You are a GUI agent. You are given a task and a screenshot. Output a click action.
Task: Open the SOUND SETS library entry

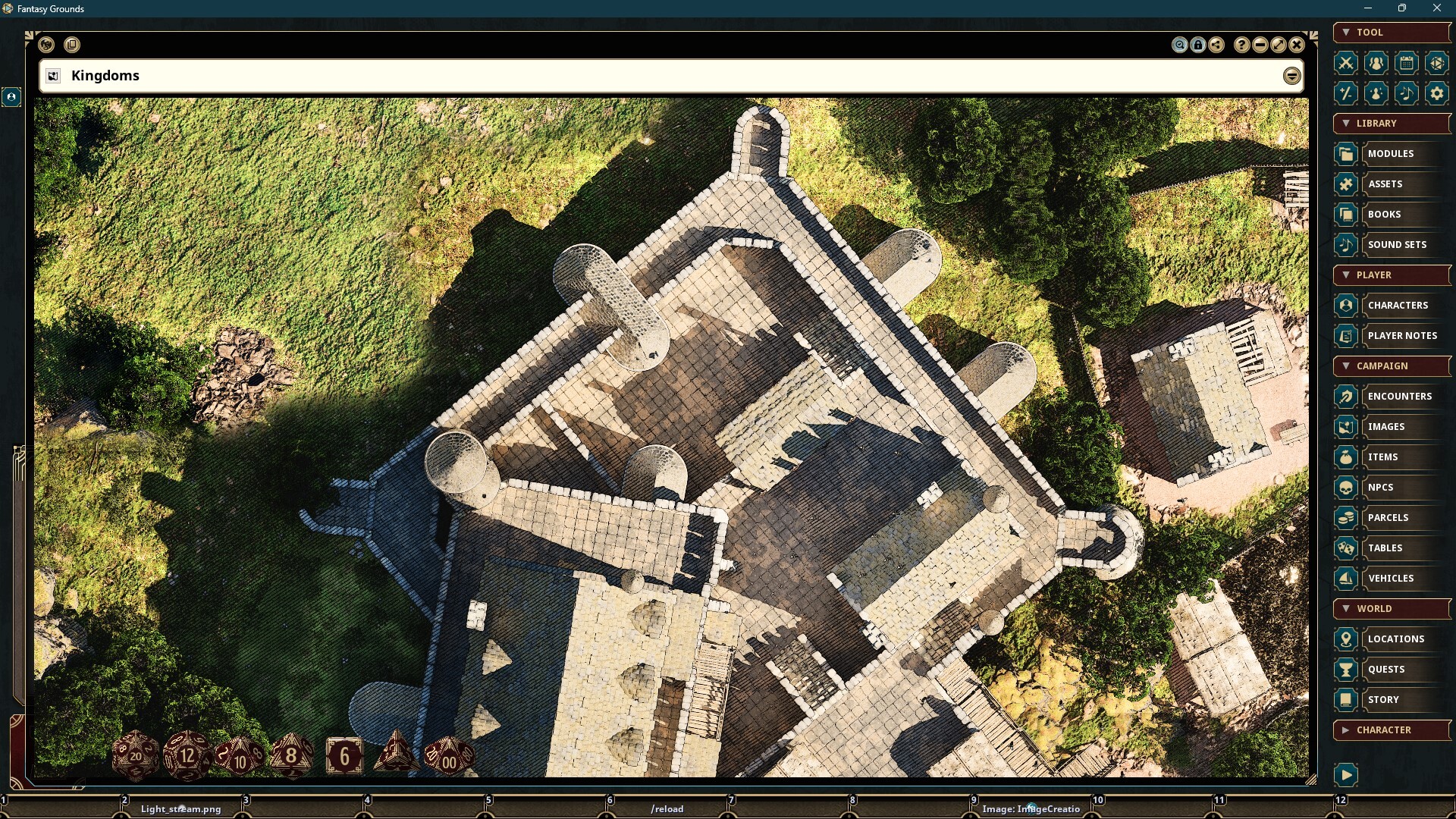pyautogui.click(x=1397, y=244)
